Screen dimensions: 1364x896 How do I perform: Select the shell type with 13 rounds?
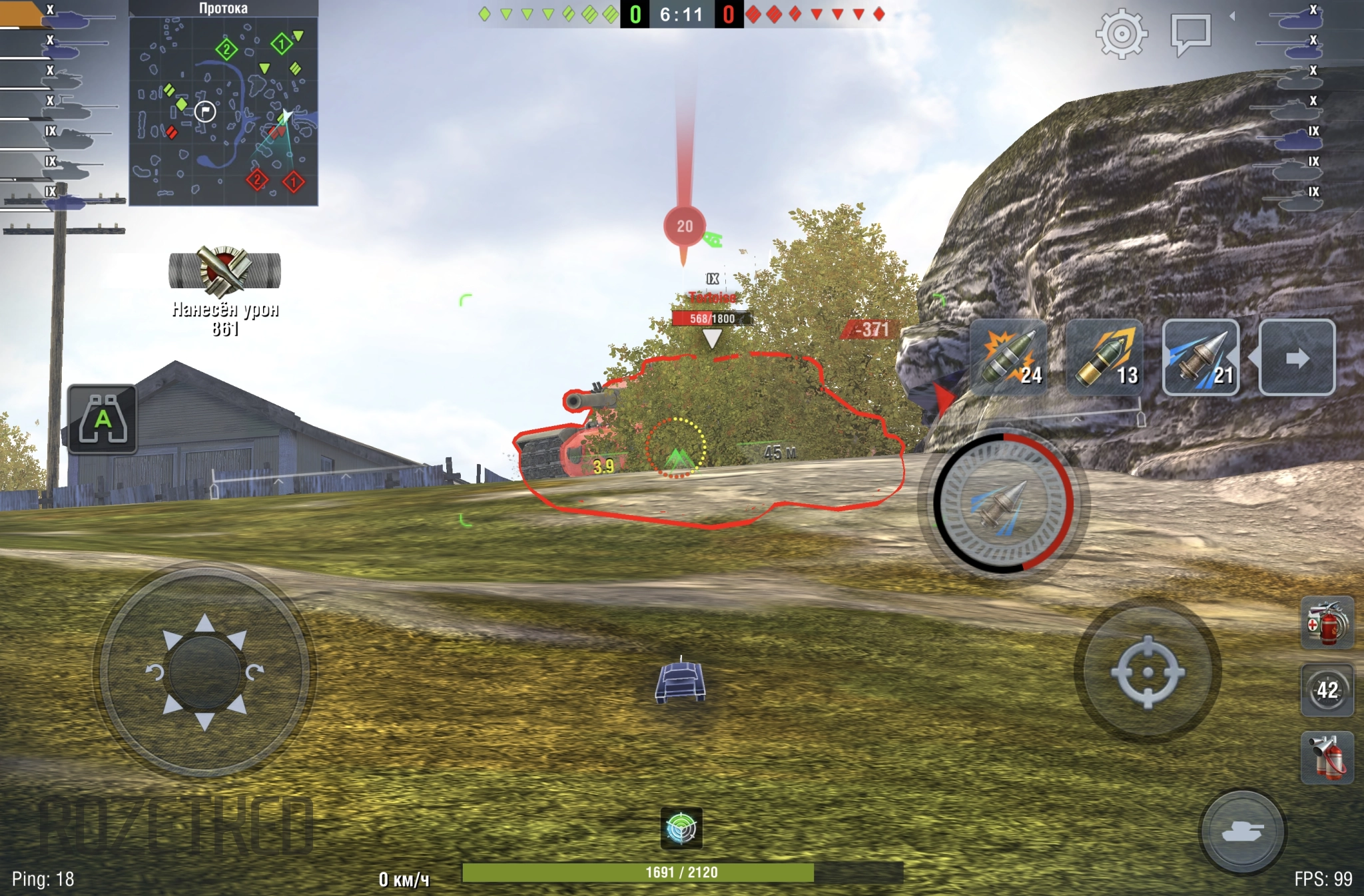(1105, 357)
